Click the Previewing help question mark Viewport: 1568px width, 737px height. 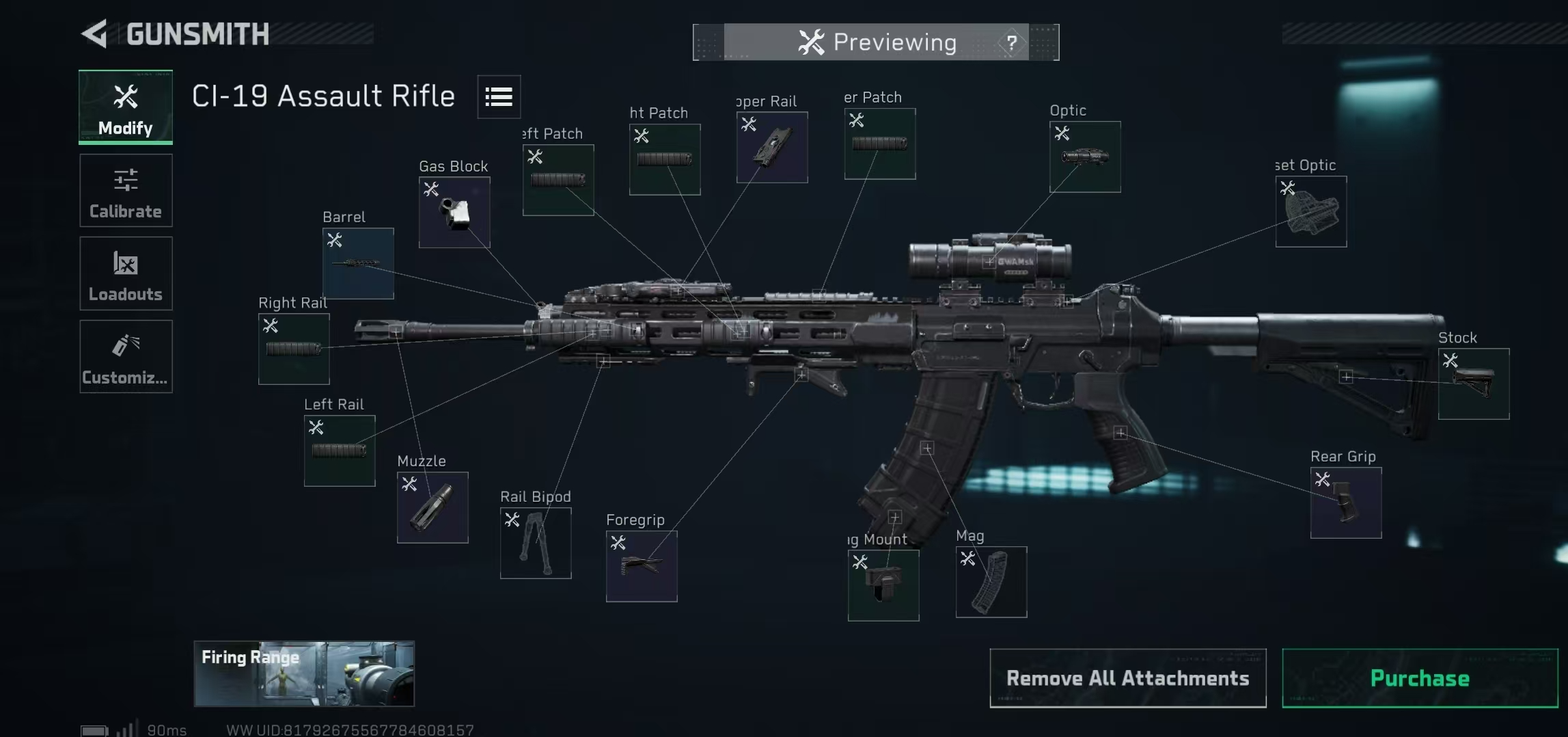point(1011,43)
